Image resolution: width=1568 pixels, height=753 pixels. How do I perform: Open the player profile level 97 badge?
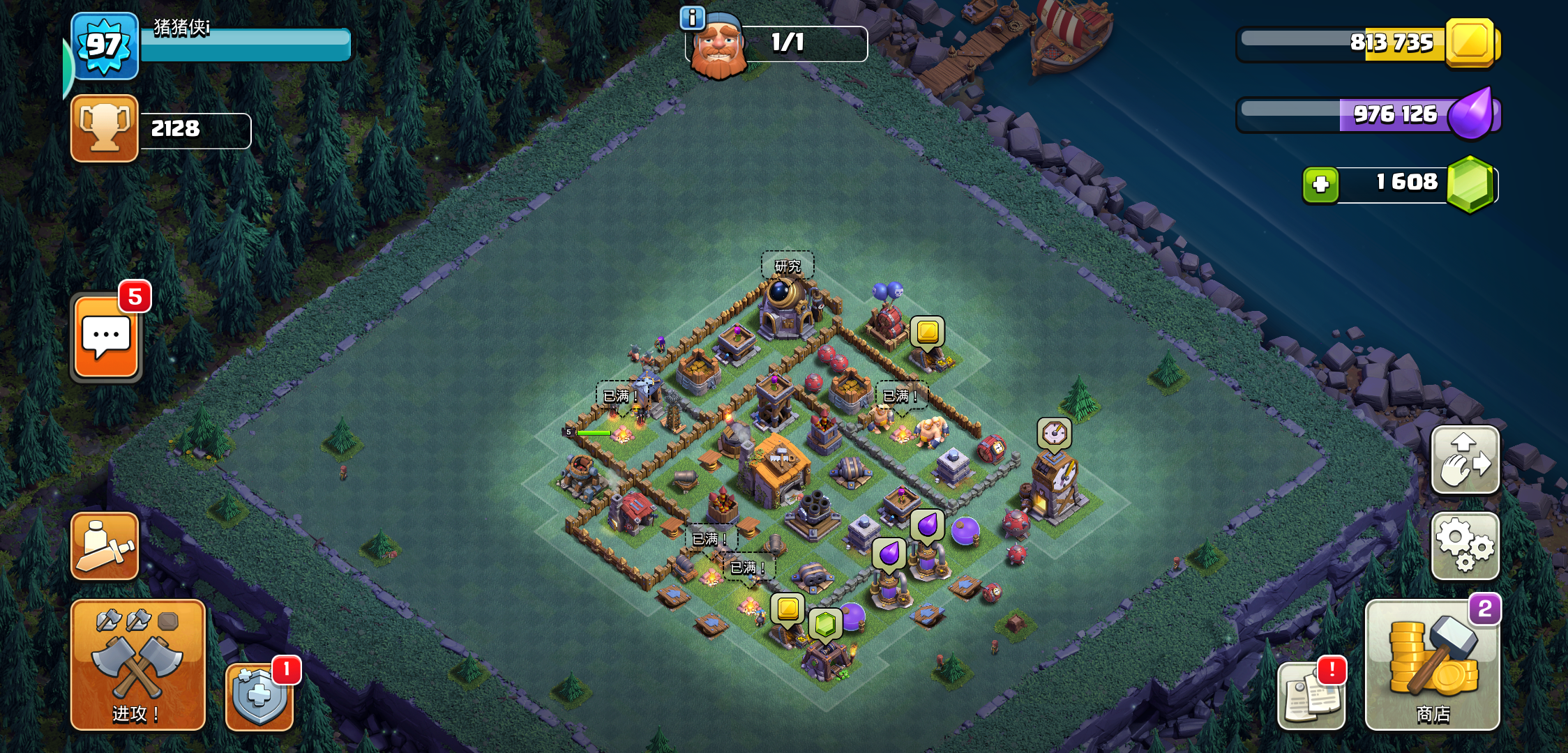(105, 46)
